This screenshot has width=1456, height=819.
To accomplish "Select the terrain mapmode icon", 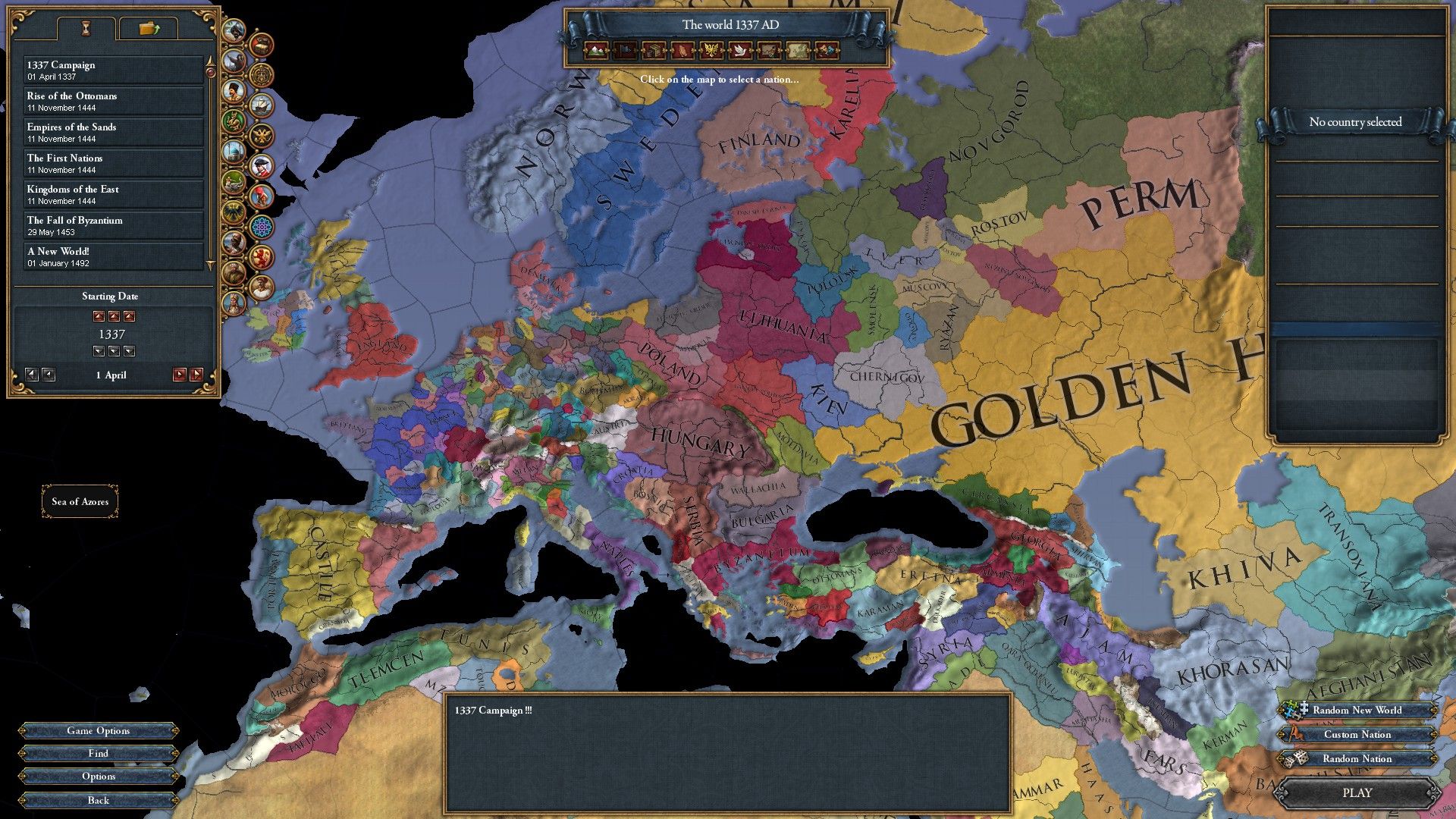I will pyautogui.click(x=596, y=52).
